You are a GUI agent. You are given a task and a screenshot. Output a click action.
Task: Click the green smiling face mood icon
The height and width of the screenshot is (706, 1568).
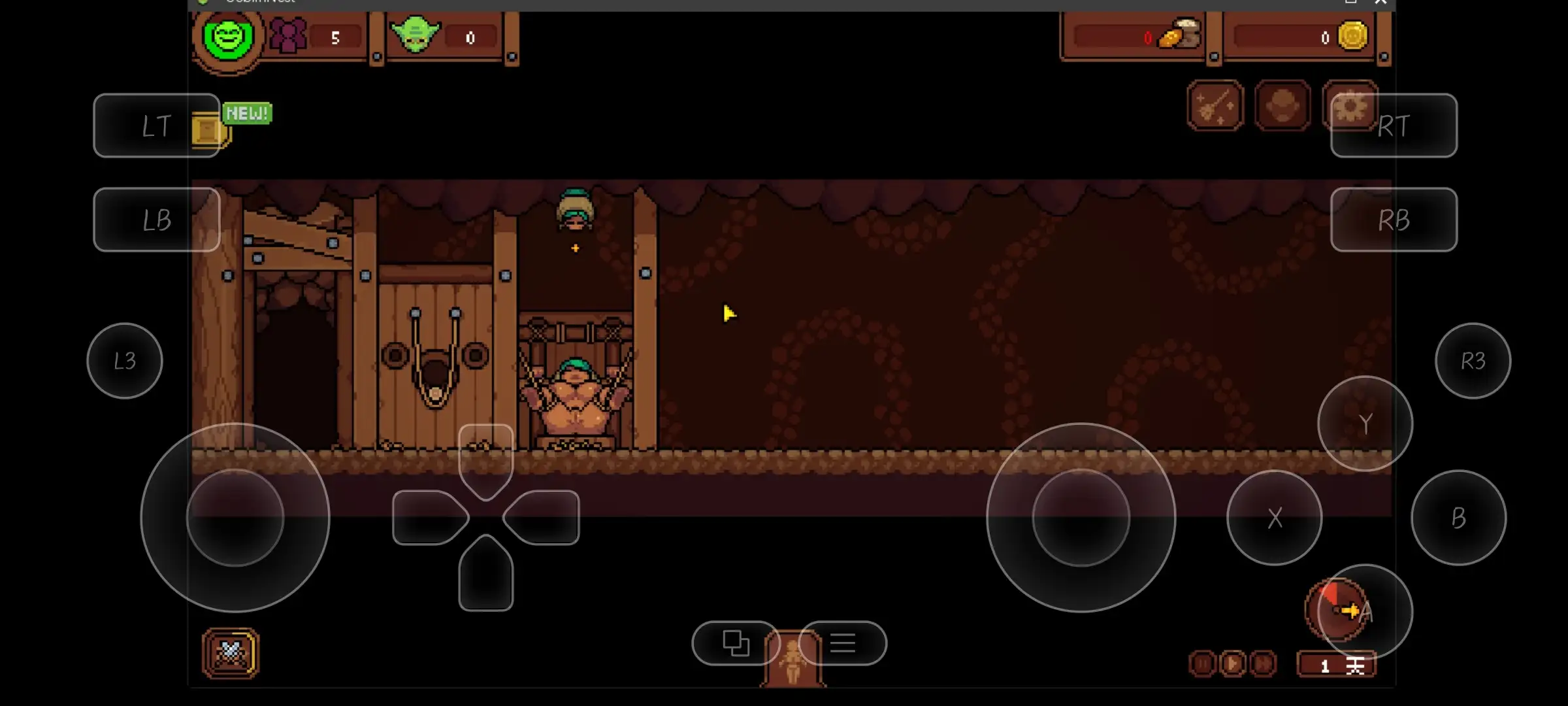tap(228, 37)
